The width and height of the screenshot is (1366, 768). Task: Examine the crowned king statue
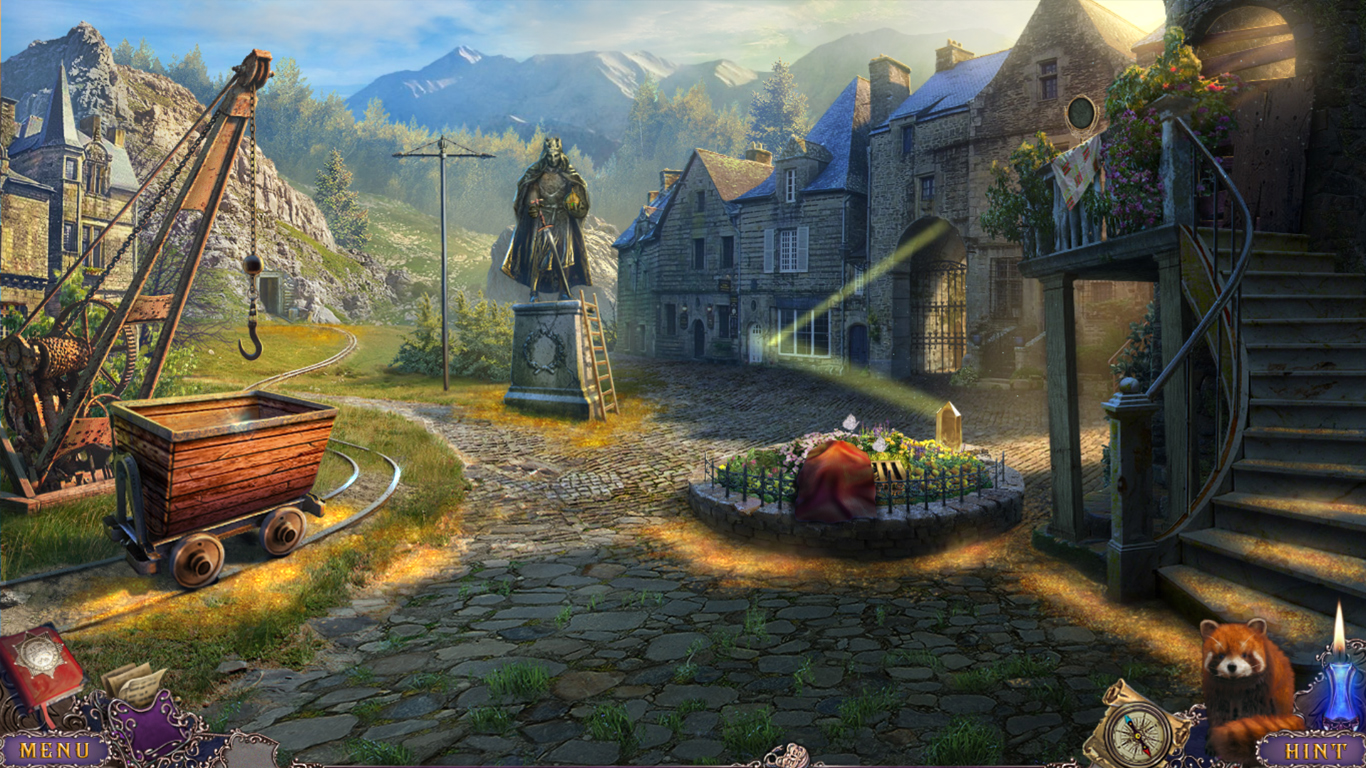pyautogui.click(x=551, y=210)
